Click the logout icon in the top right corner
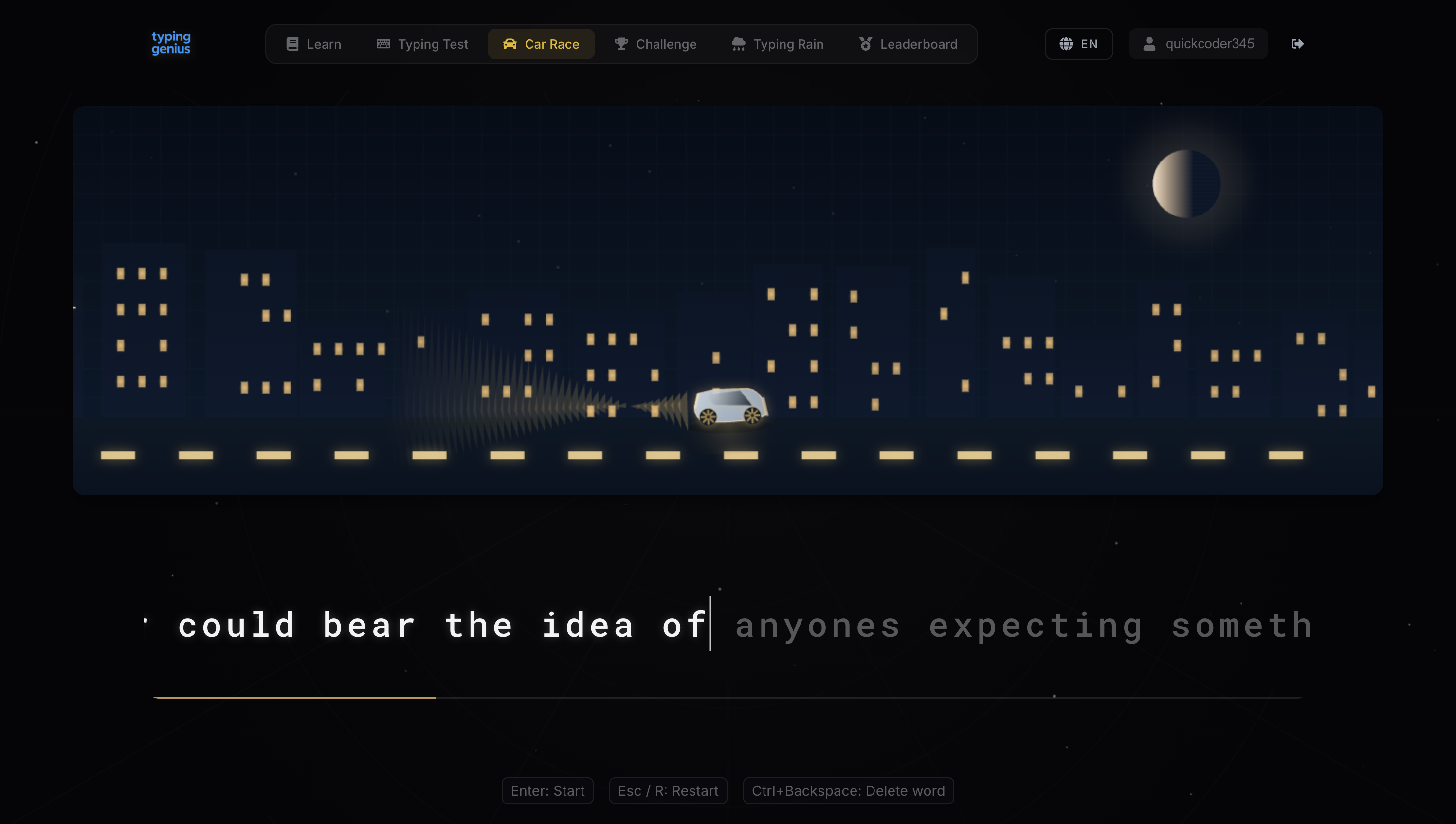Viewport: 1456px width, 824px height. click(1297, 44)
